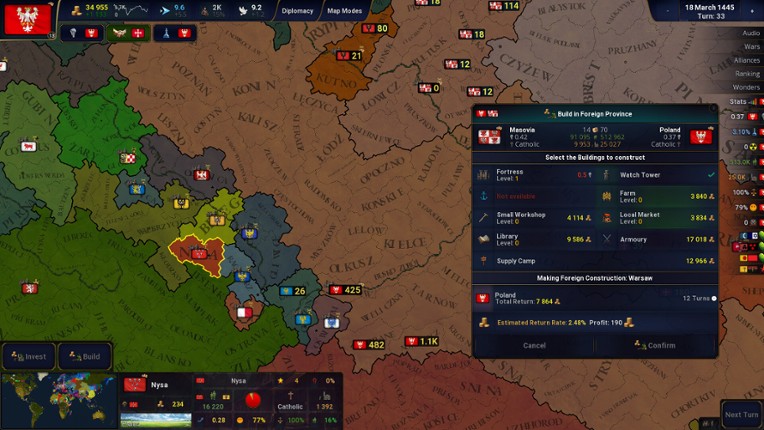
Task: Click the Build button above the minimap
Action: [85, 356]
